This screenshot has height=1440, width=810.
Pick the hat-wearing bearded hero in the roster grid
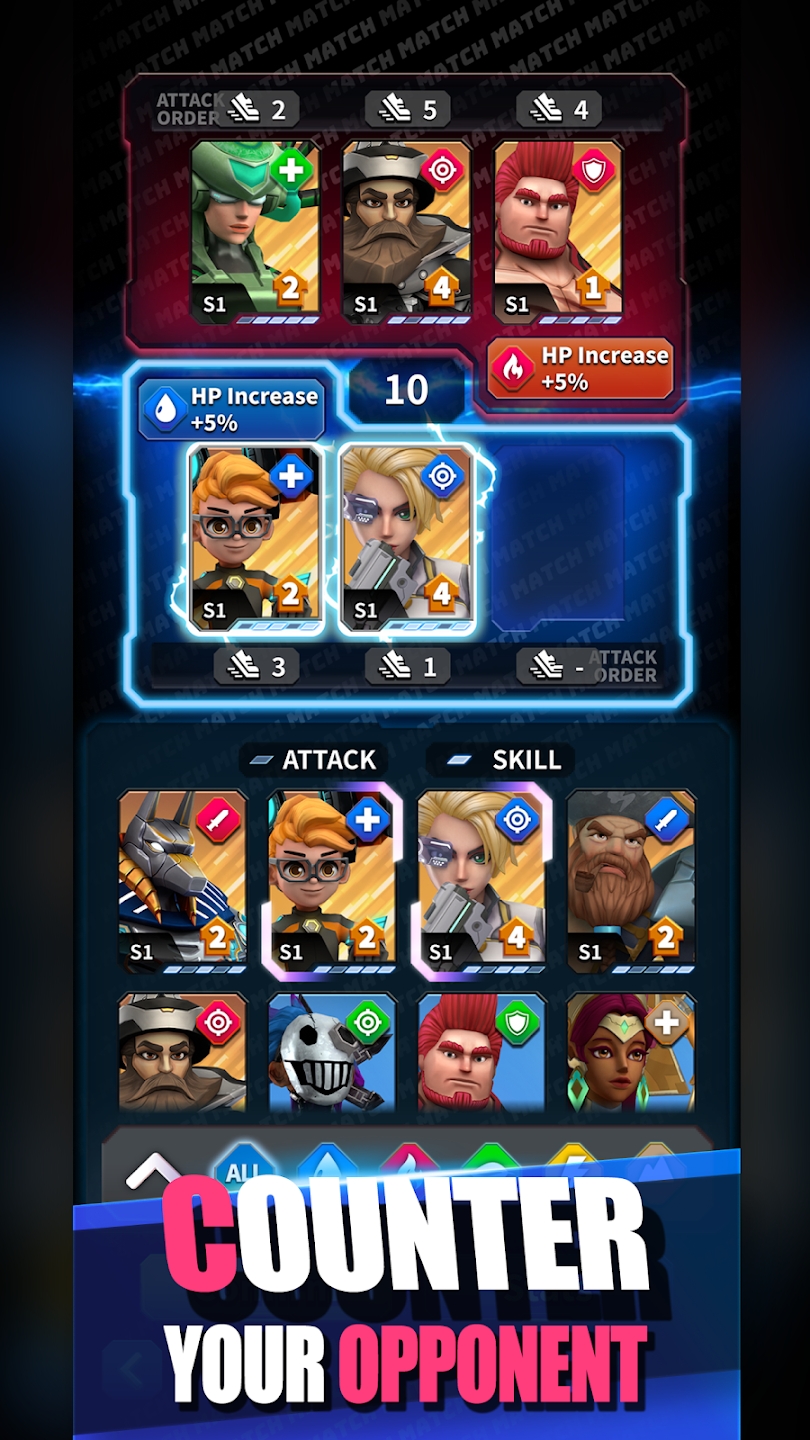(x=183, y=1052)
